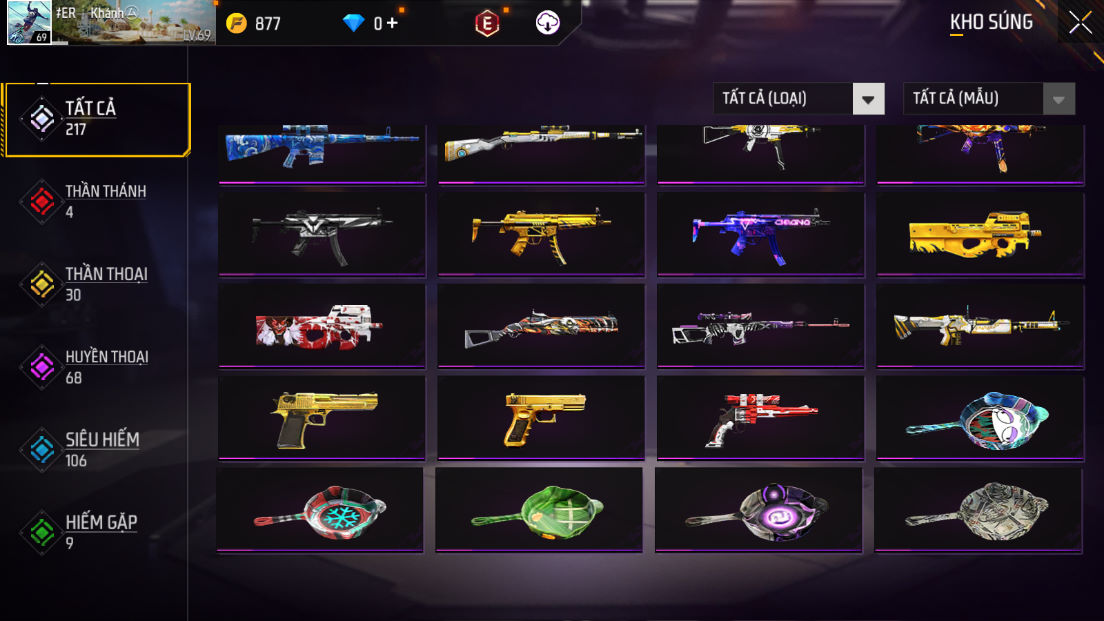Select the golden Desert Eagle pistol skin
This screenshot has width=1104, height=621.
(321, 417)
